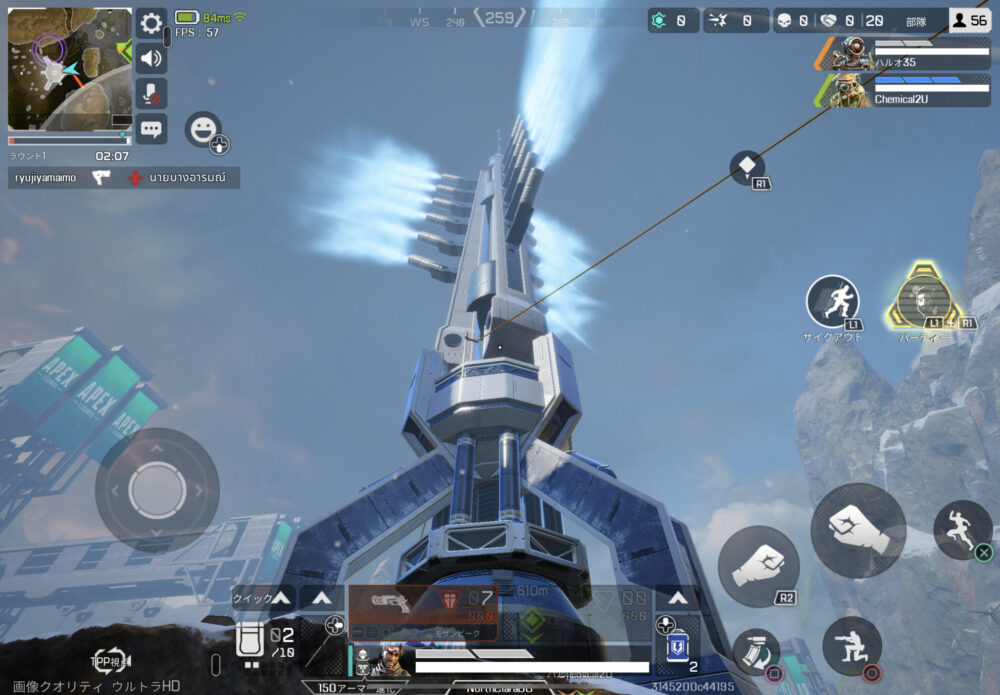
Task: Activate the サイクアウト tactical ability
Action: tap(833, 302)
